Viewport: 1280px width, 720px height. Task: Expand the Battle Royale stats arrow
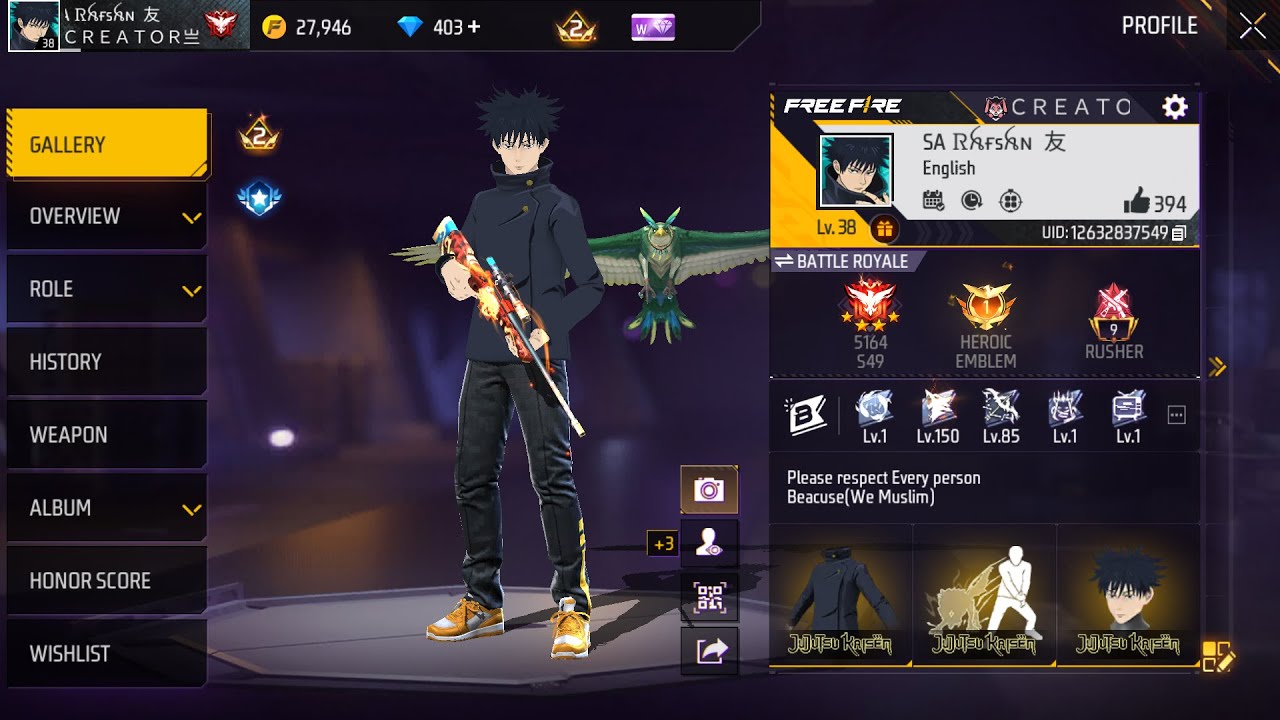pos(1217,367)
